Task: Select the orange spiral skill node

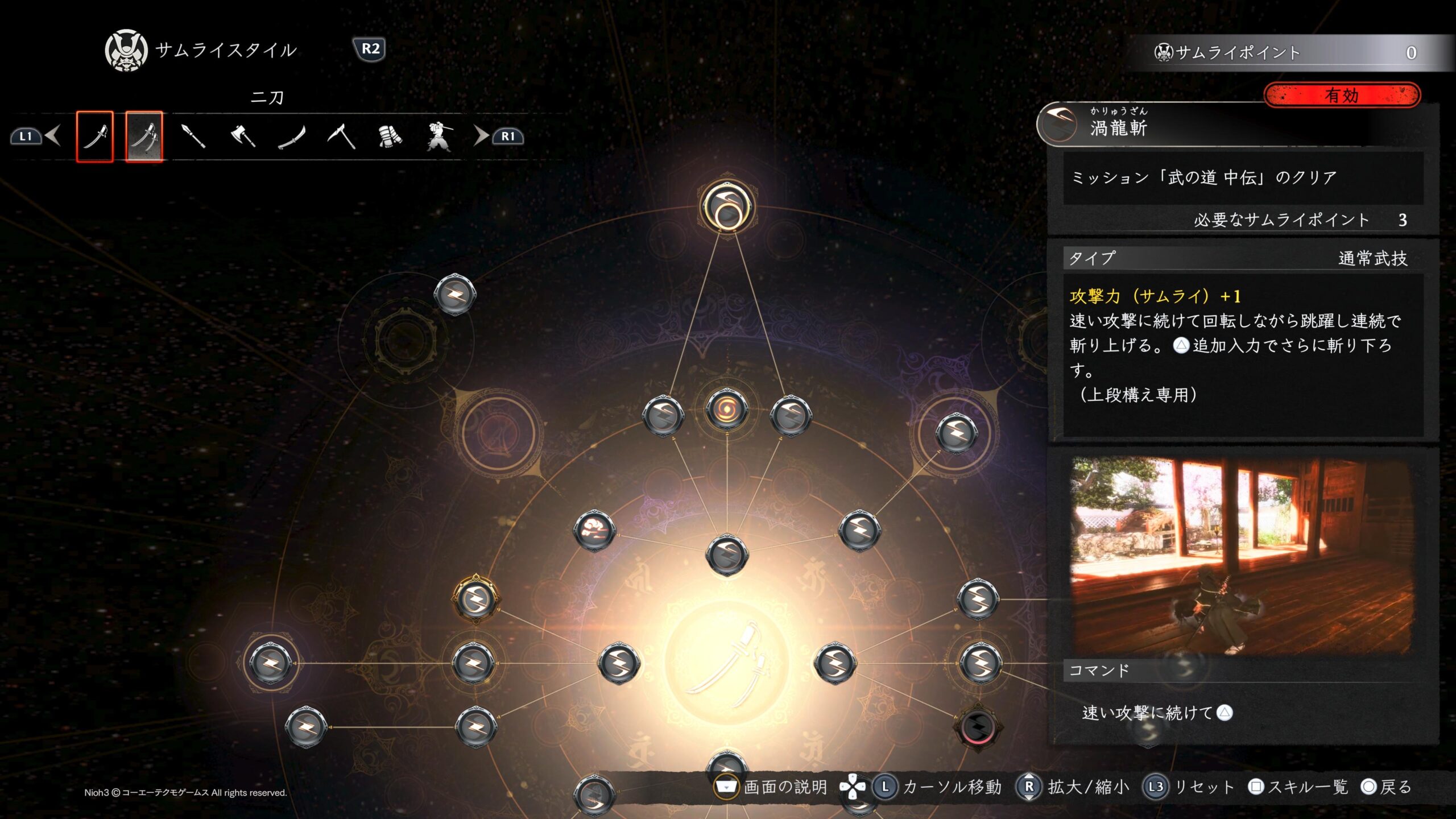Action: [727, 408]
